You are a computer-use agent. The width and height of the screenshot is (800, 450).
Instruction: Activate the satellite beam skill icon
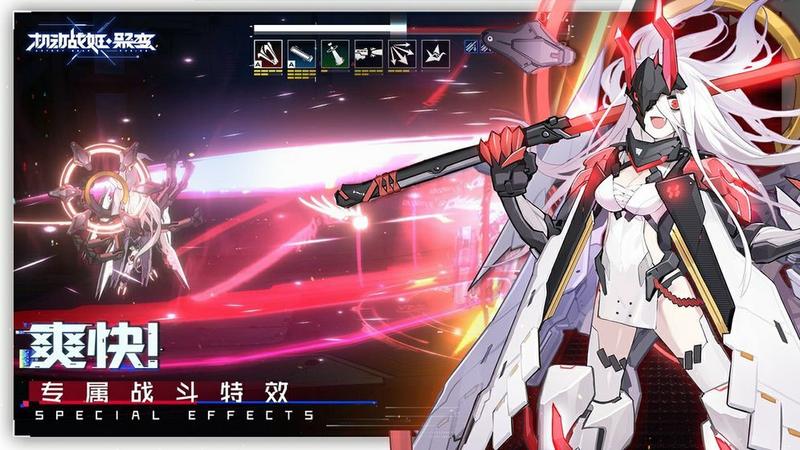pos(336,54)
